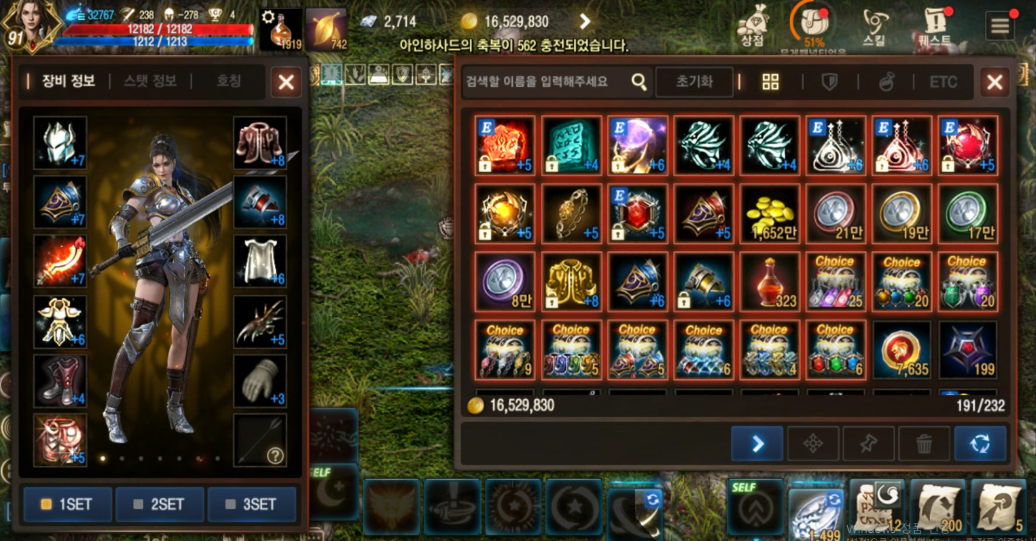Reset the search with 초기화 button

coord(694,82)
